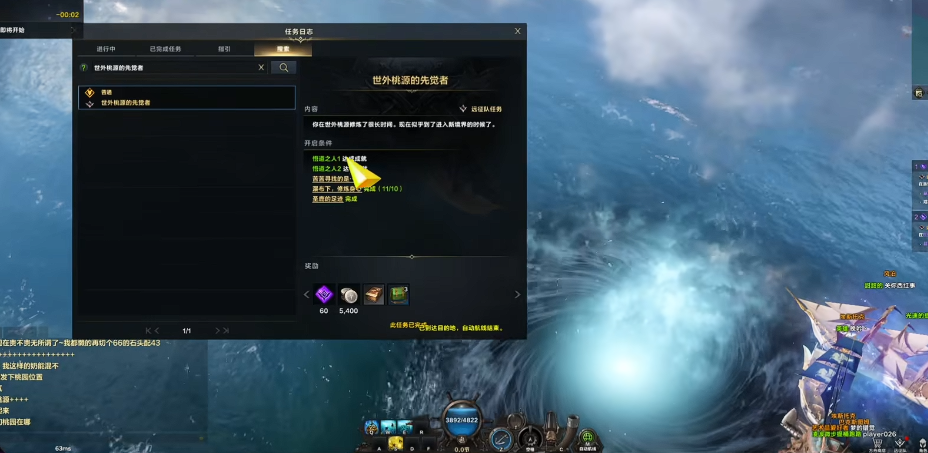The height and width of the screenshot is (453, 928).
Task: Close the quest log window
Action: 517,31
